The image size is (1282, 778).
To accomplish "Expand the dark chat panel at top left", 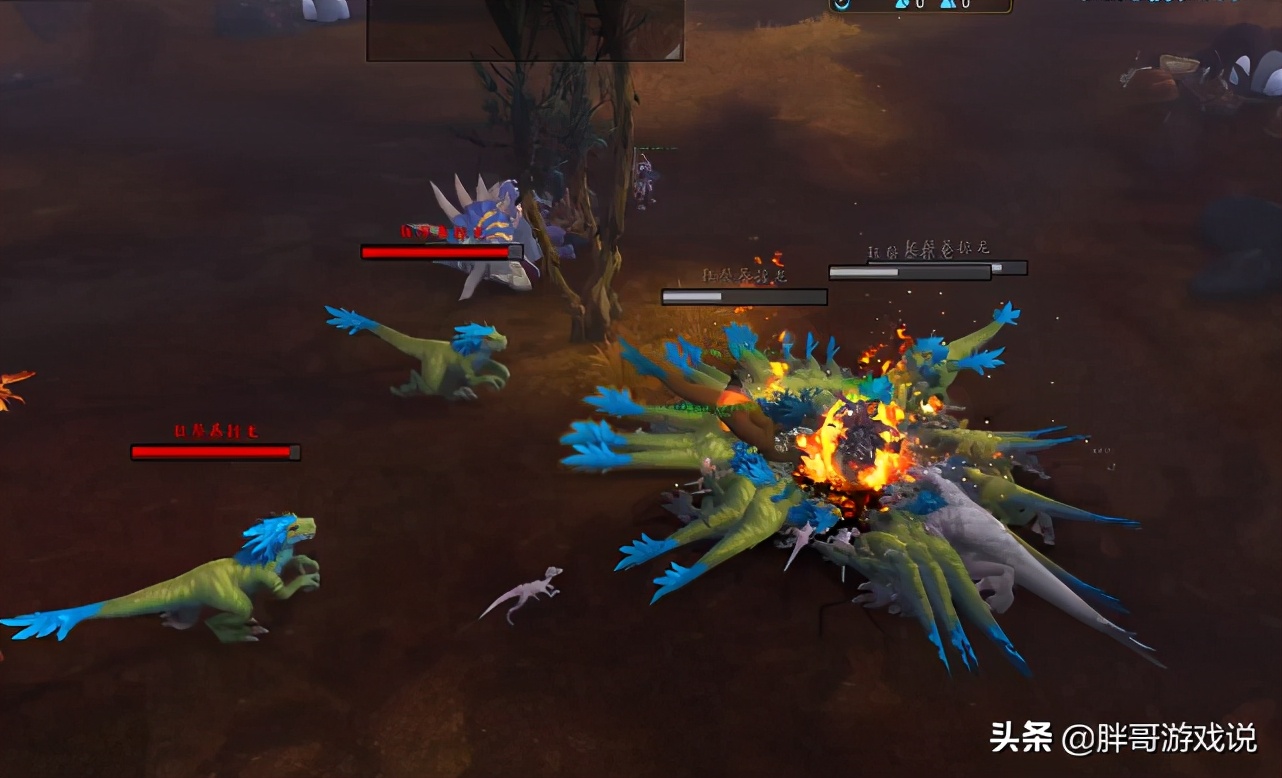I will pyautogui.click(x=525, y=28).
